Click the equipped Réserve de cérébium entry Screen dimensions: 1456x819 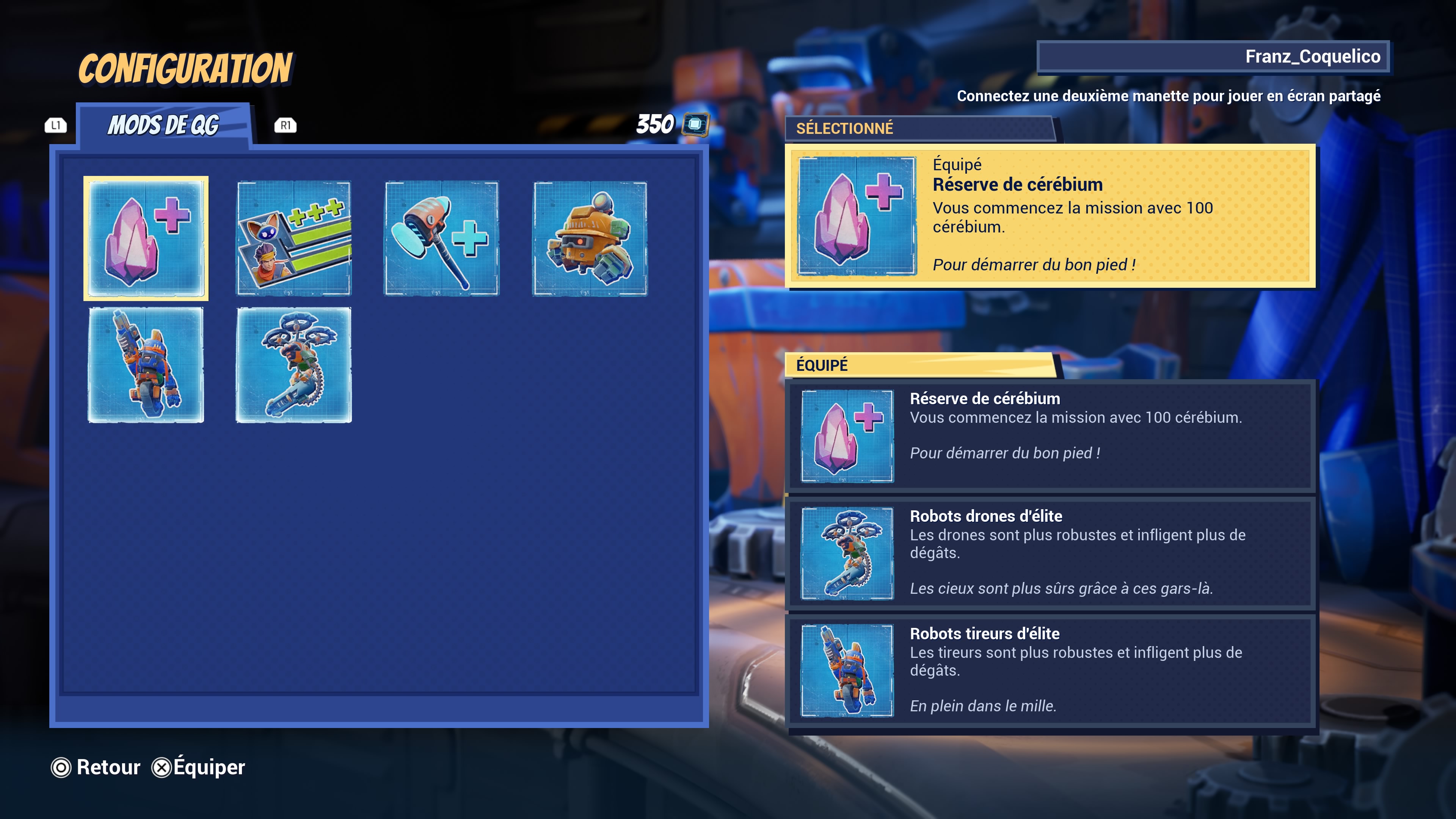tap(1050, 435)
